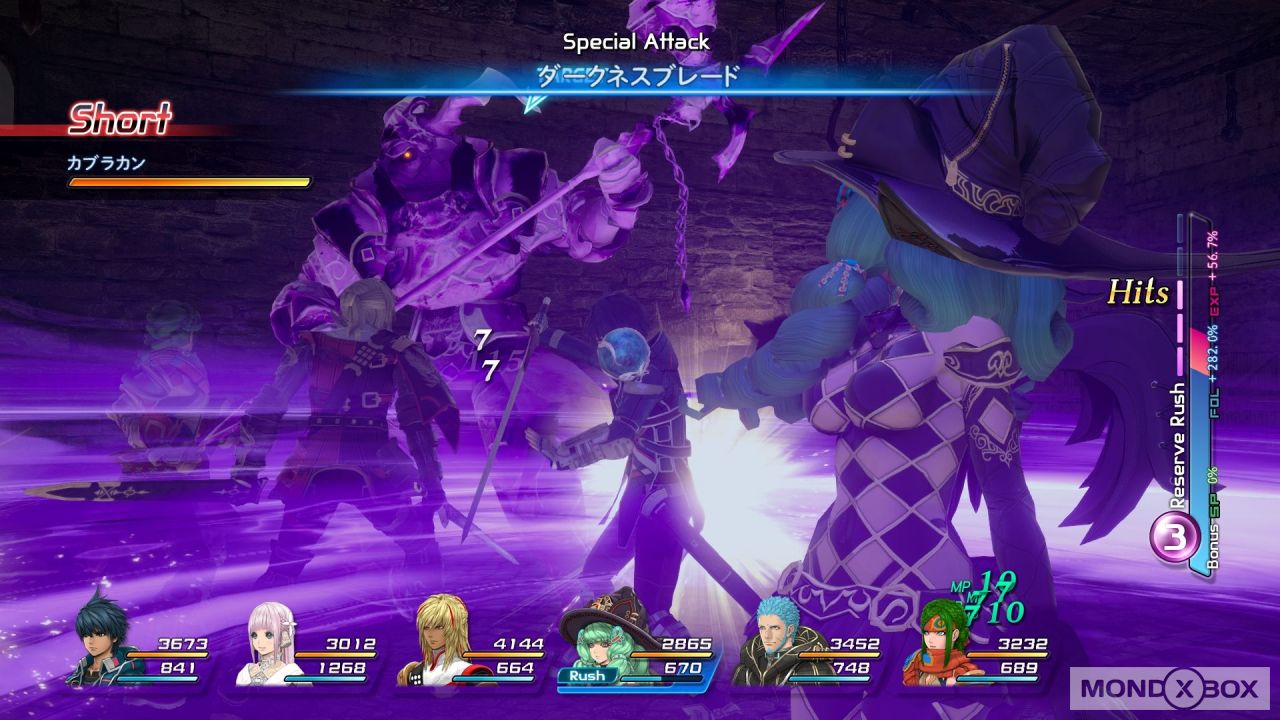This screenshot has height=720, width=1280.
Task: Activate the Reserve Rush orb showing 3
Action: [1178, 538]
